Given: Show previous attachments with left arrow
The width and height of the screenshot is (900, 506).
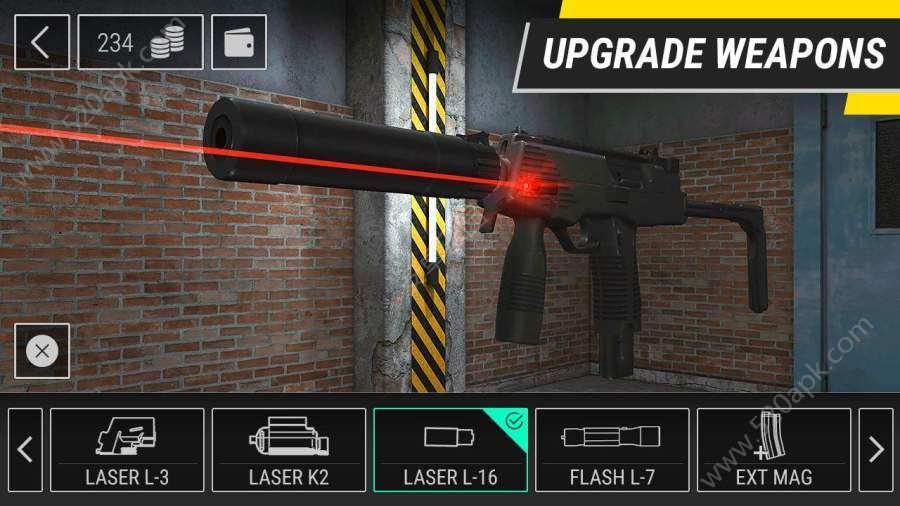Looking at the screenshot, I should pos(25,450).
